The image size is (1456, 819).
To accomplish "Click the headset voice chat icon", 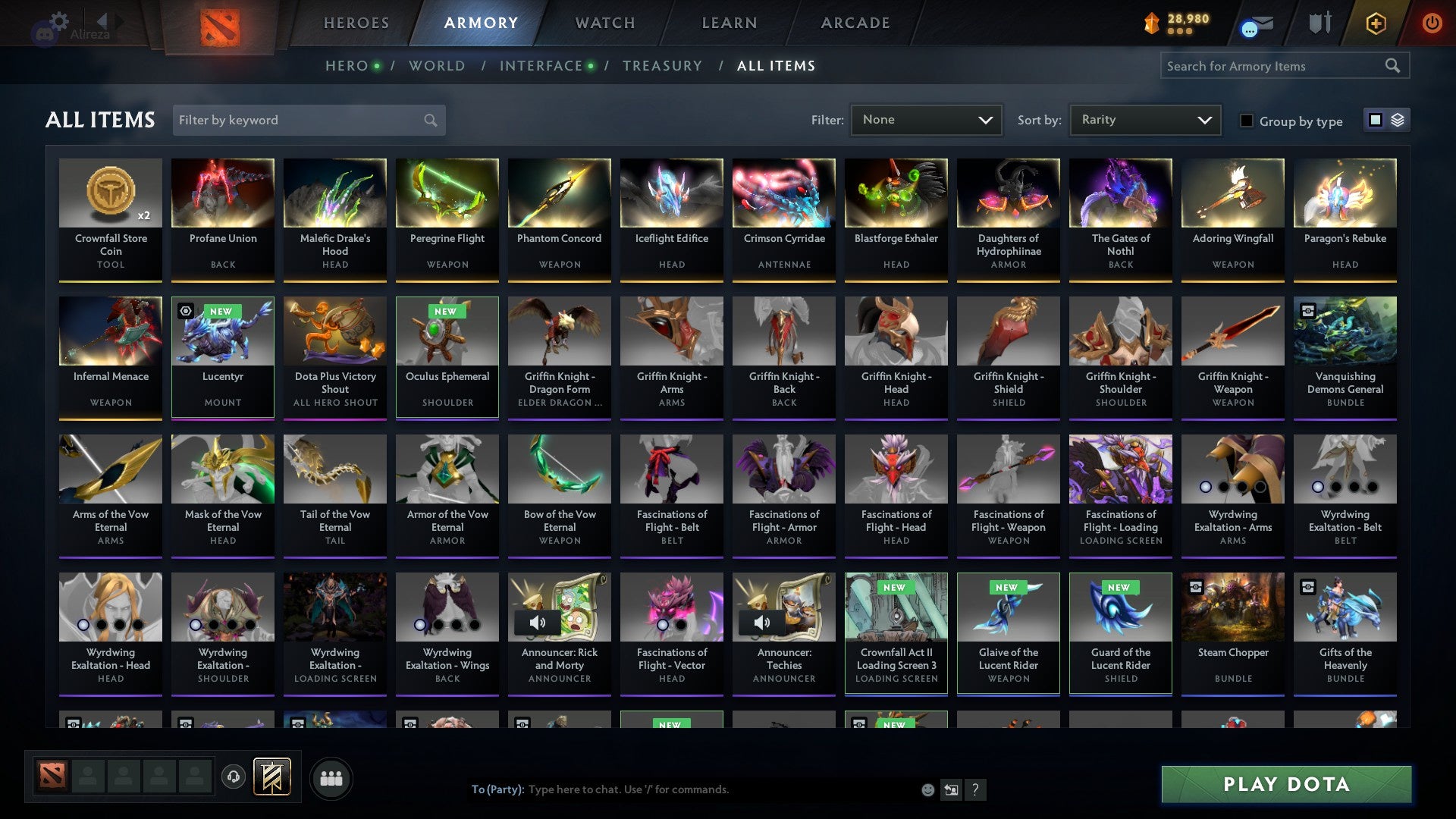I will 234,777.
